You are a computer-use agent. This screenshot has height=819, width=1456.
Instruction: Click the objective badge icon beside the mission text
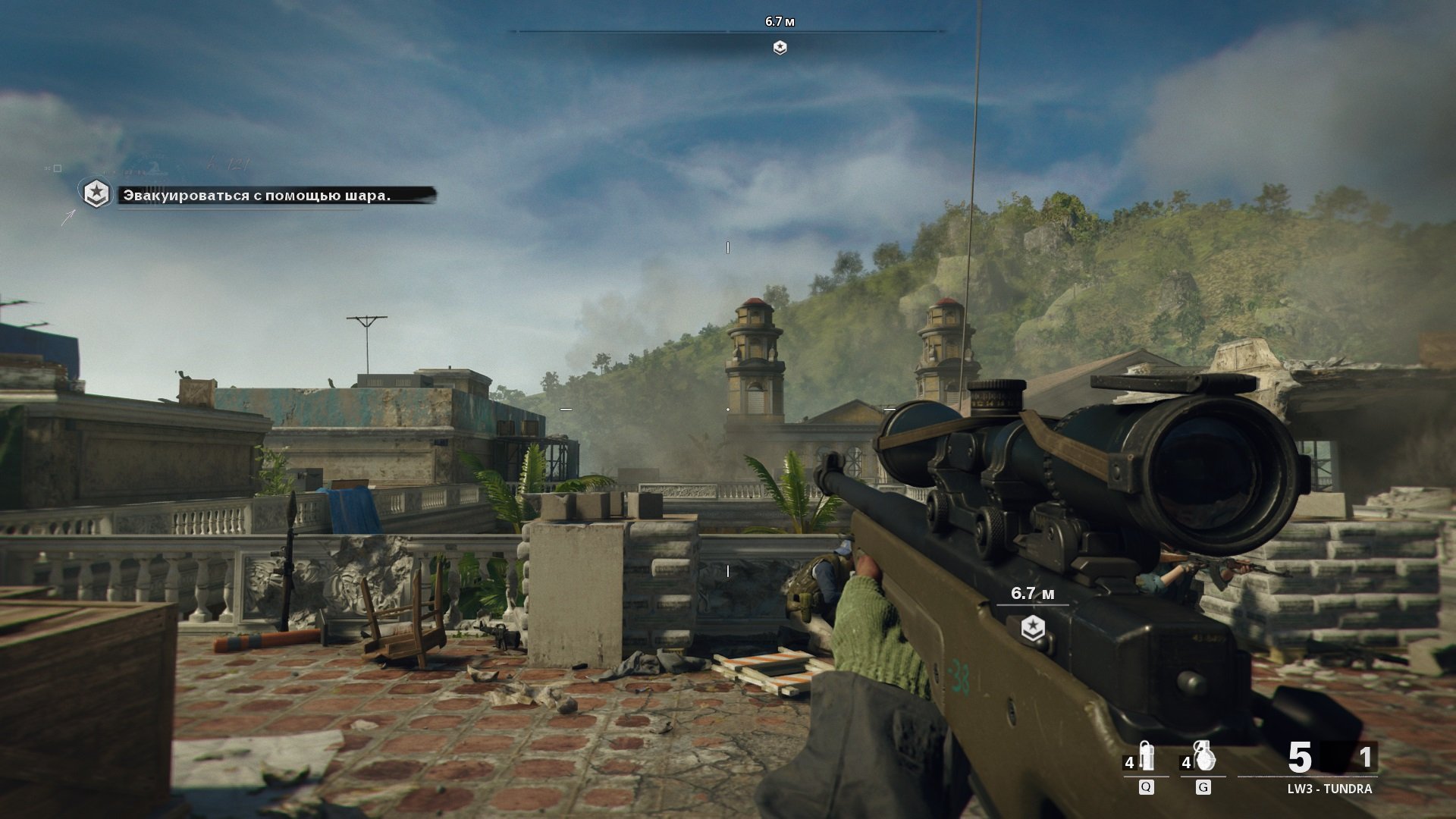click(x=96, y=194)
